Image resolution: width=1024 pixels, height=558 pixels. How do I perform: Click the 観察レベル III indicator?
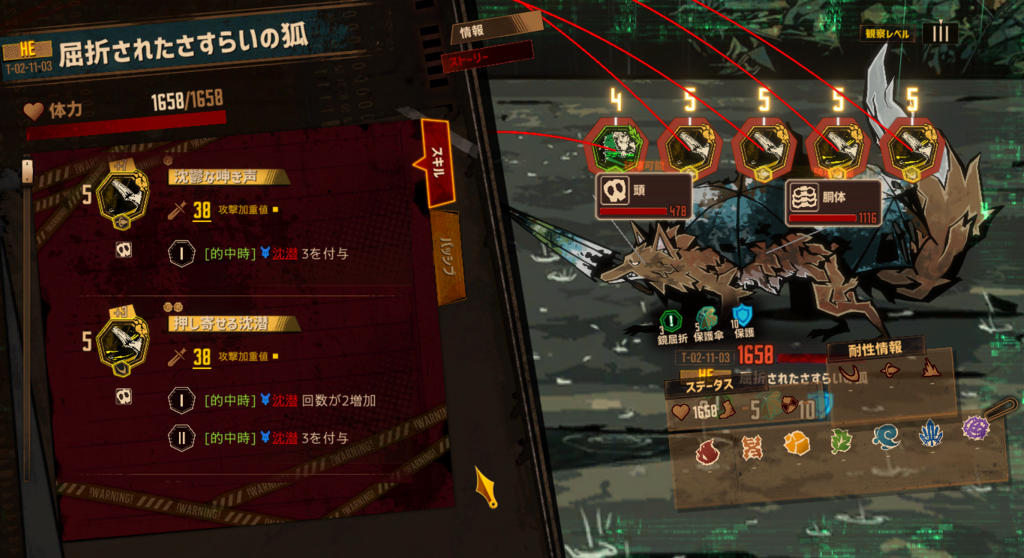[939, 33]
